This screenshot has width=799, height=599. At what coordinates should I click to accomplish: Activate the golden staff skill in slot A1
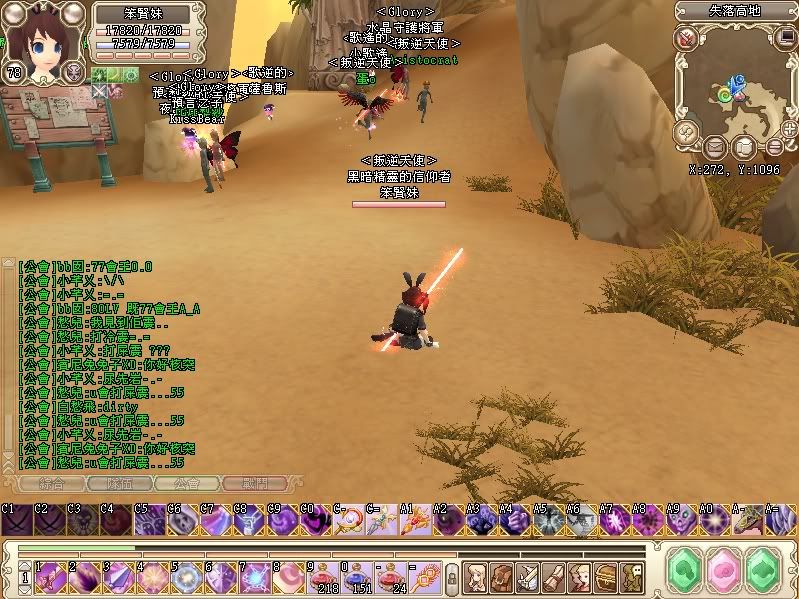coord(412,520)
